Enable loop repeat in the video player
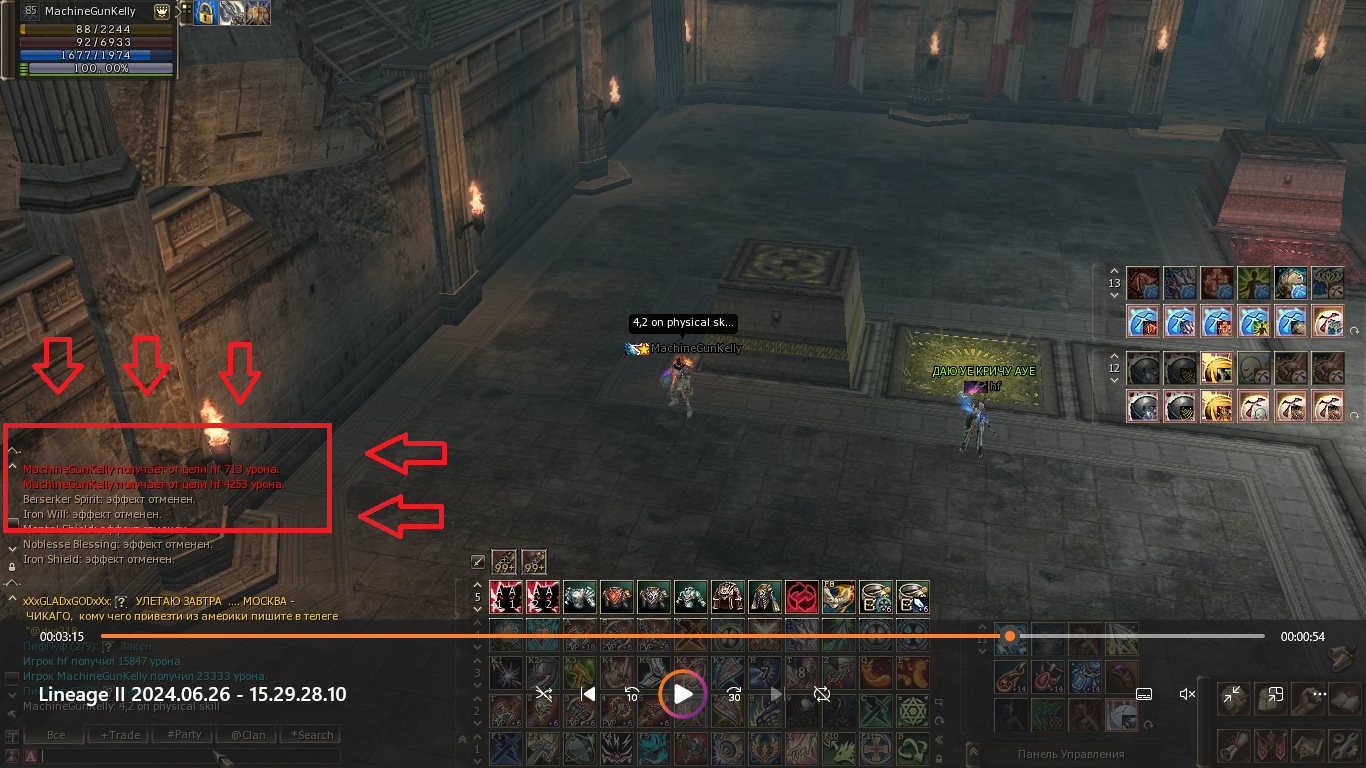The height and width of the screenshot is (768, 1366). 822,694
